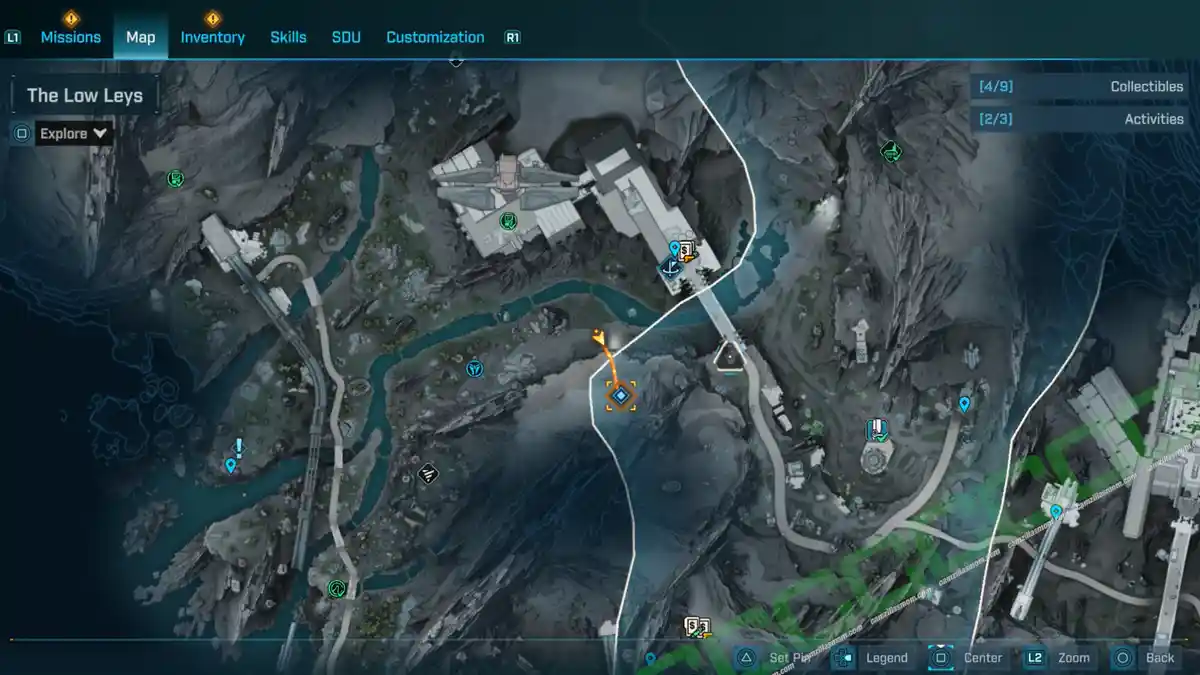This screenshot has width=1200, height=675.
Task: Switch to the Customization tab
Action: (x=435, y=37)
